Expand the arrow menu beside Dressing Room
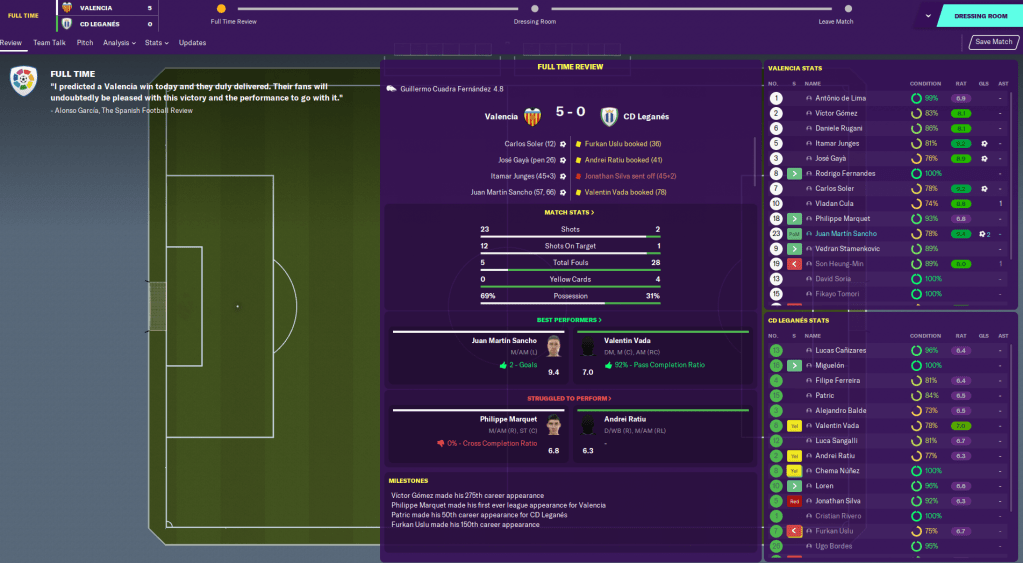 (928, 16)
